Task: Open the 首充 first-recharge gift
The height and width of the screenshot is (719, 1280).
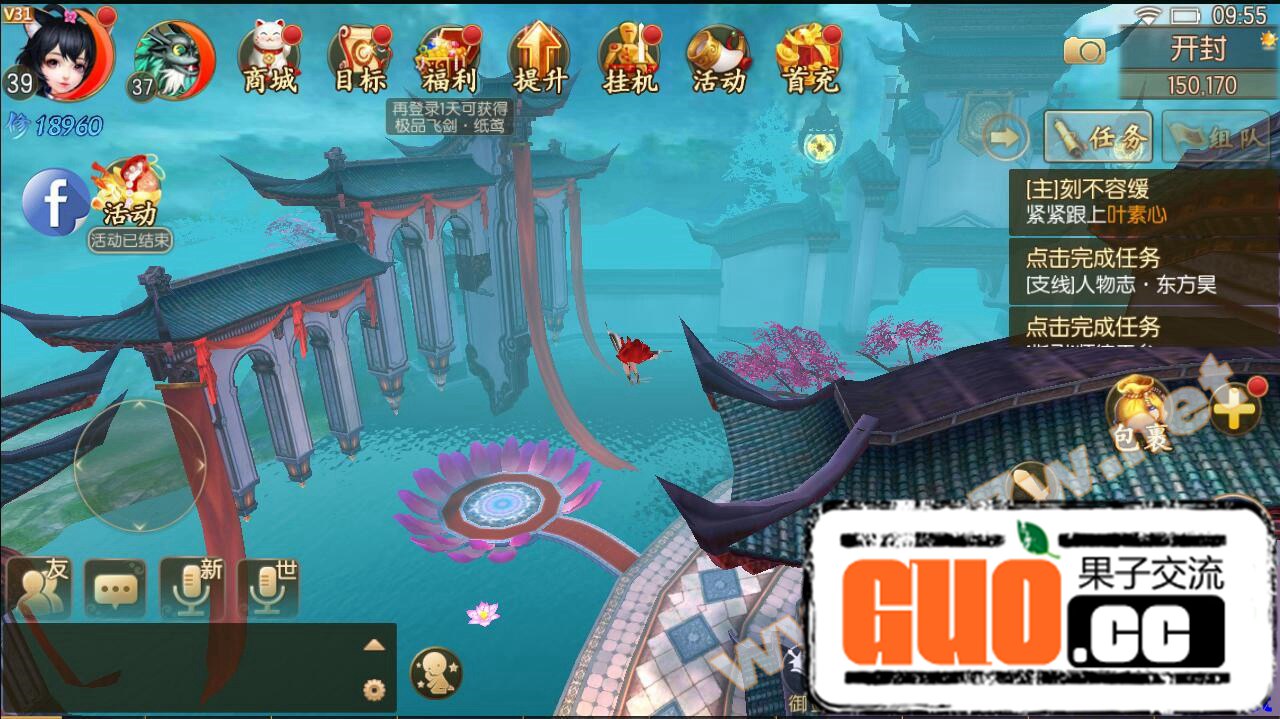Action: click(808, 58)
